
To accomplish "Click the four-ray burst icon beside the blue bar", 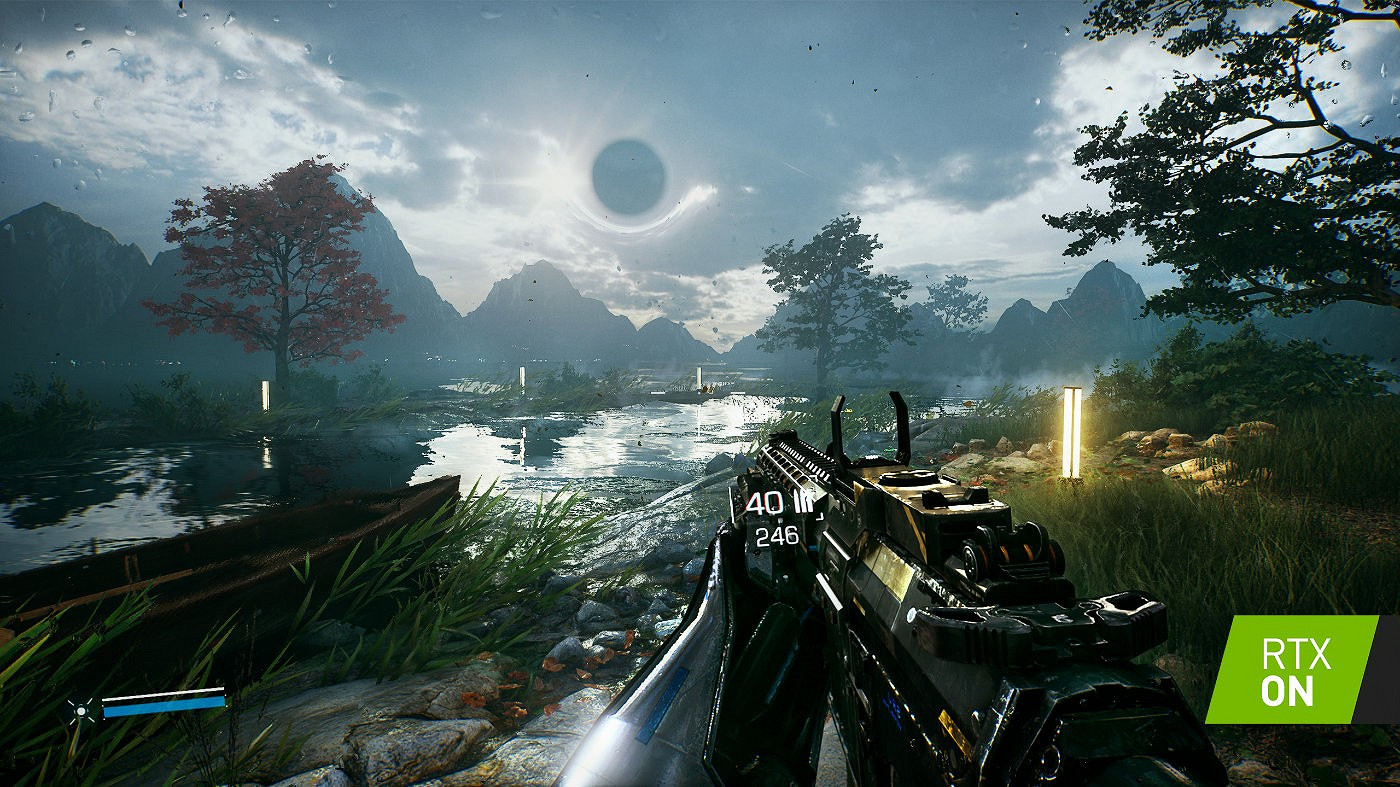I will 83,709.
